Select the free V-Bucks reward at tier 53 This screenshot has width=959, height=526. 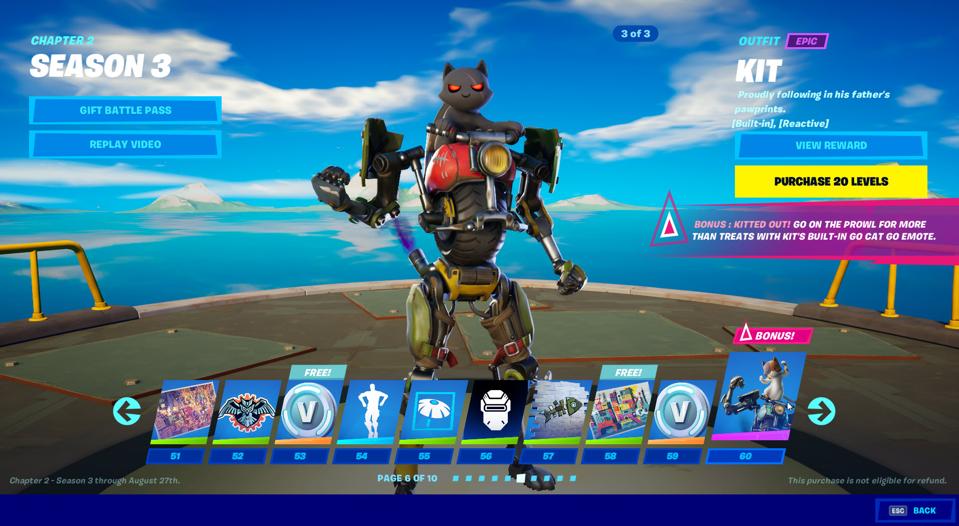pyautogui.click(x=307, y=412)
